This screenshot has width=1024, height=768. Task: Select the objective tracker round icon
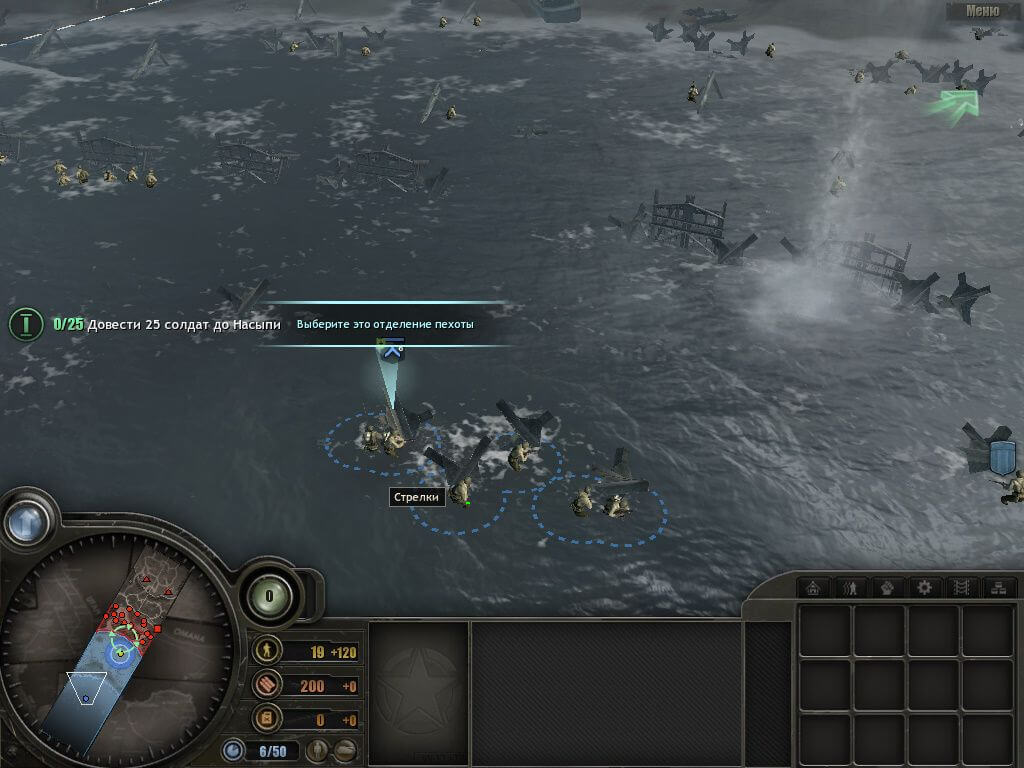point(26,324)
